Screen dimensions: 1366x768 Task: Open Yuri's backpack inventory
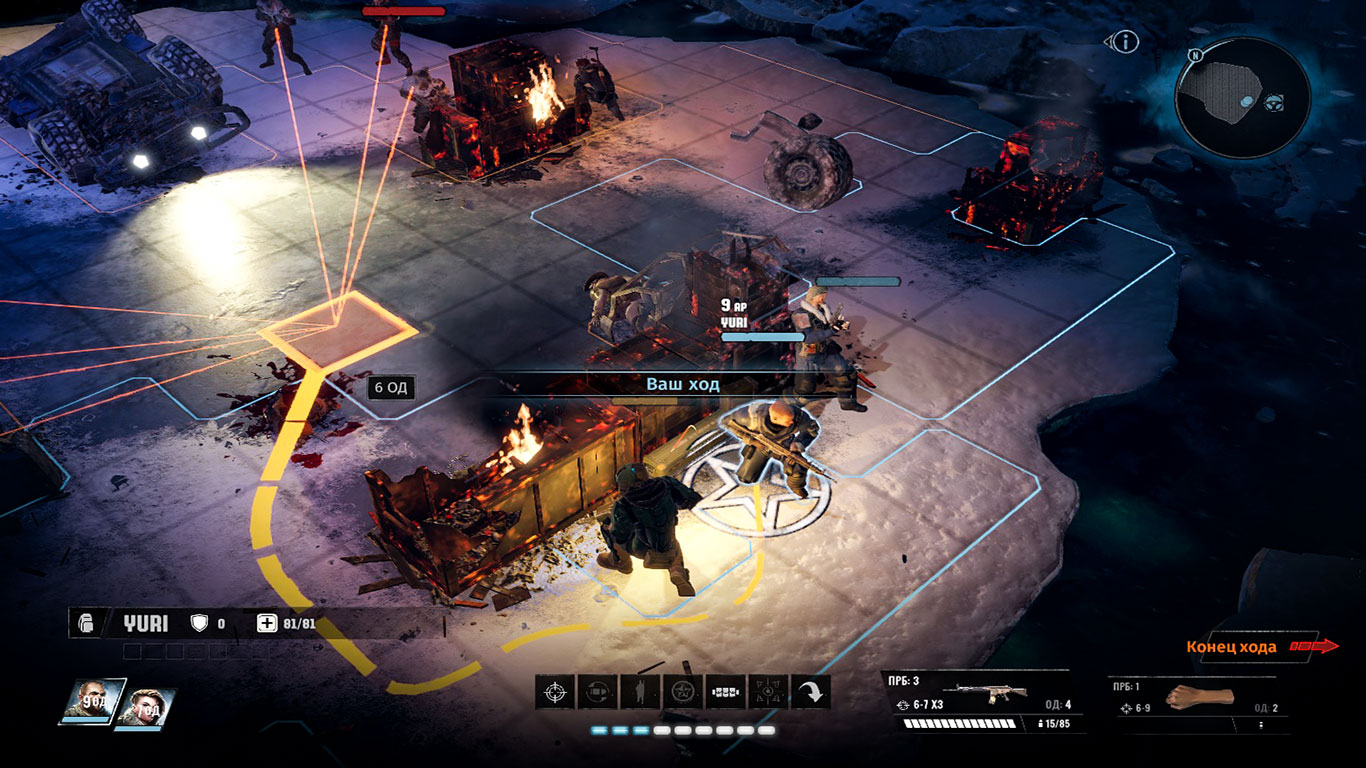(x=87, y=623)
